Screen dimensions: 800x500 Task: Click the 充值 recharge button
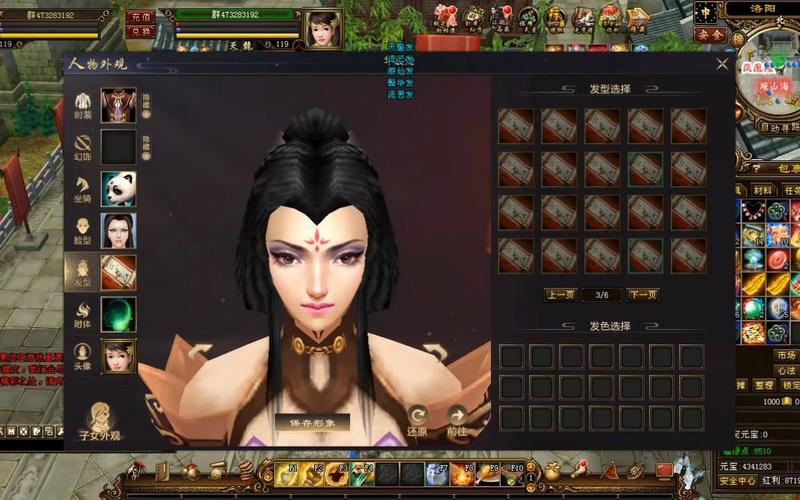141,17
